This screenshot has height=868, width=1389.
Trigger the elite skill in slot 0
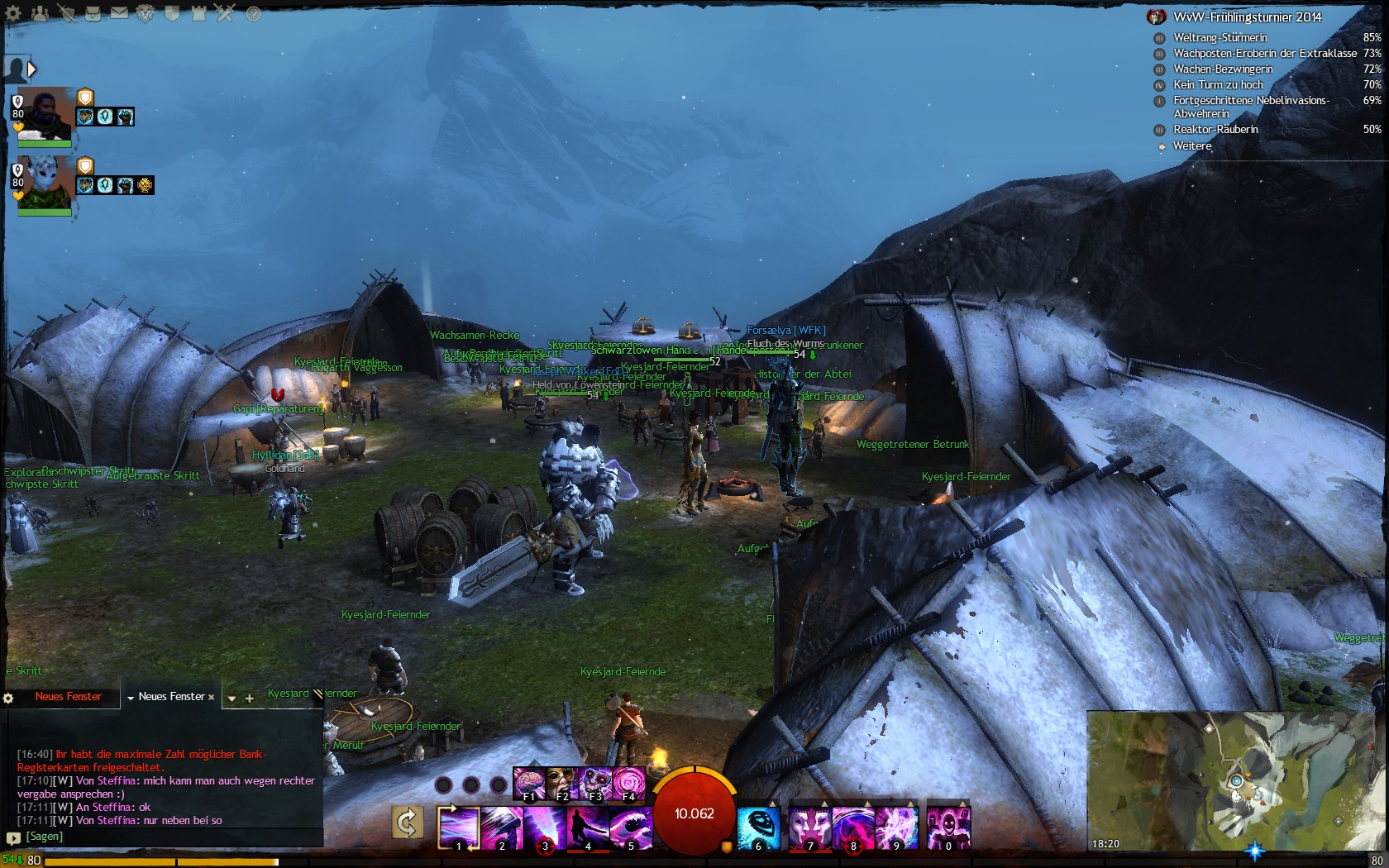(x=947, y=827)
